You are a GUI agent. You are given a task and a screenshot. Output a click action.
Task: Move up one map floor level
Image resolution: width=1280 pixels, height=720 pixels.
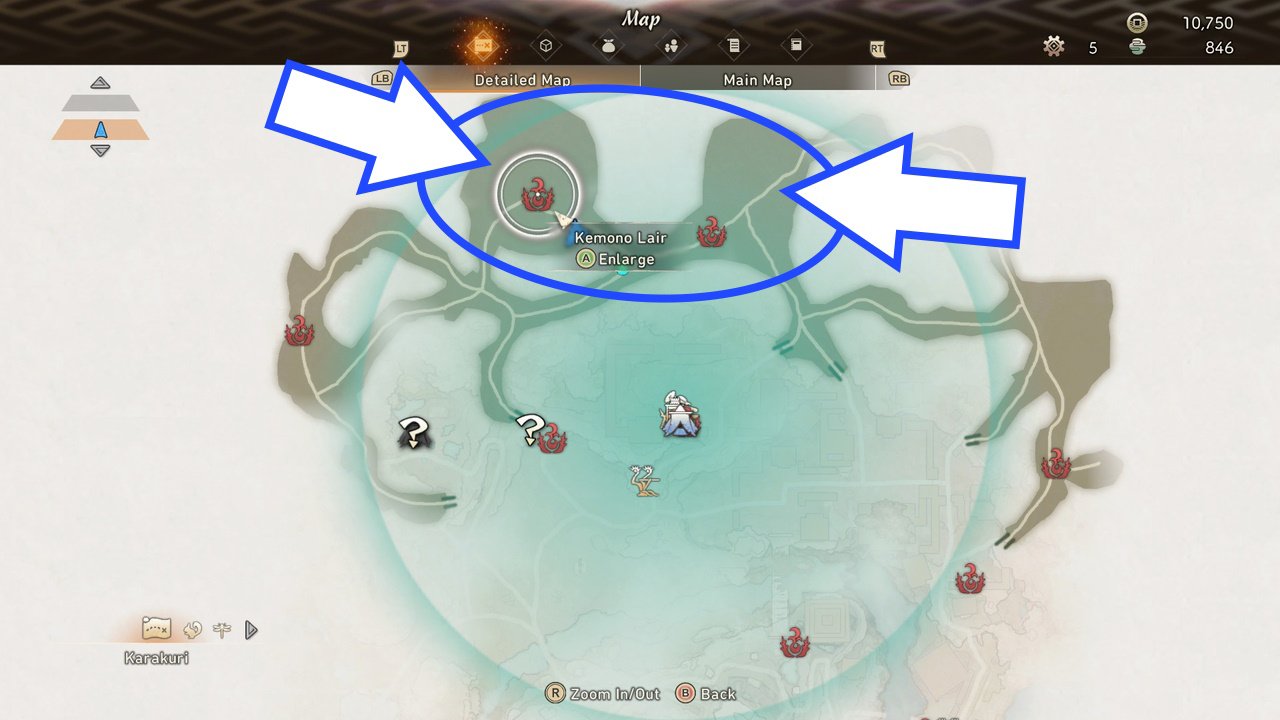click(x=100, y=83)
